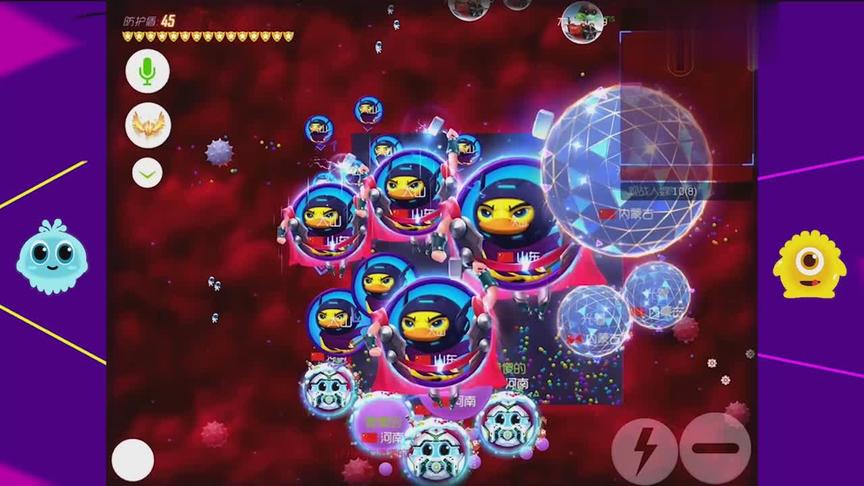Open the golden wings badge icon
The image size is (864, 486).
click(x=148, y=125)
